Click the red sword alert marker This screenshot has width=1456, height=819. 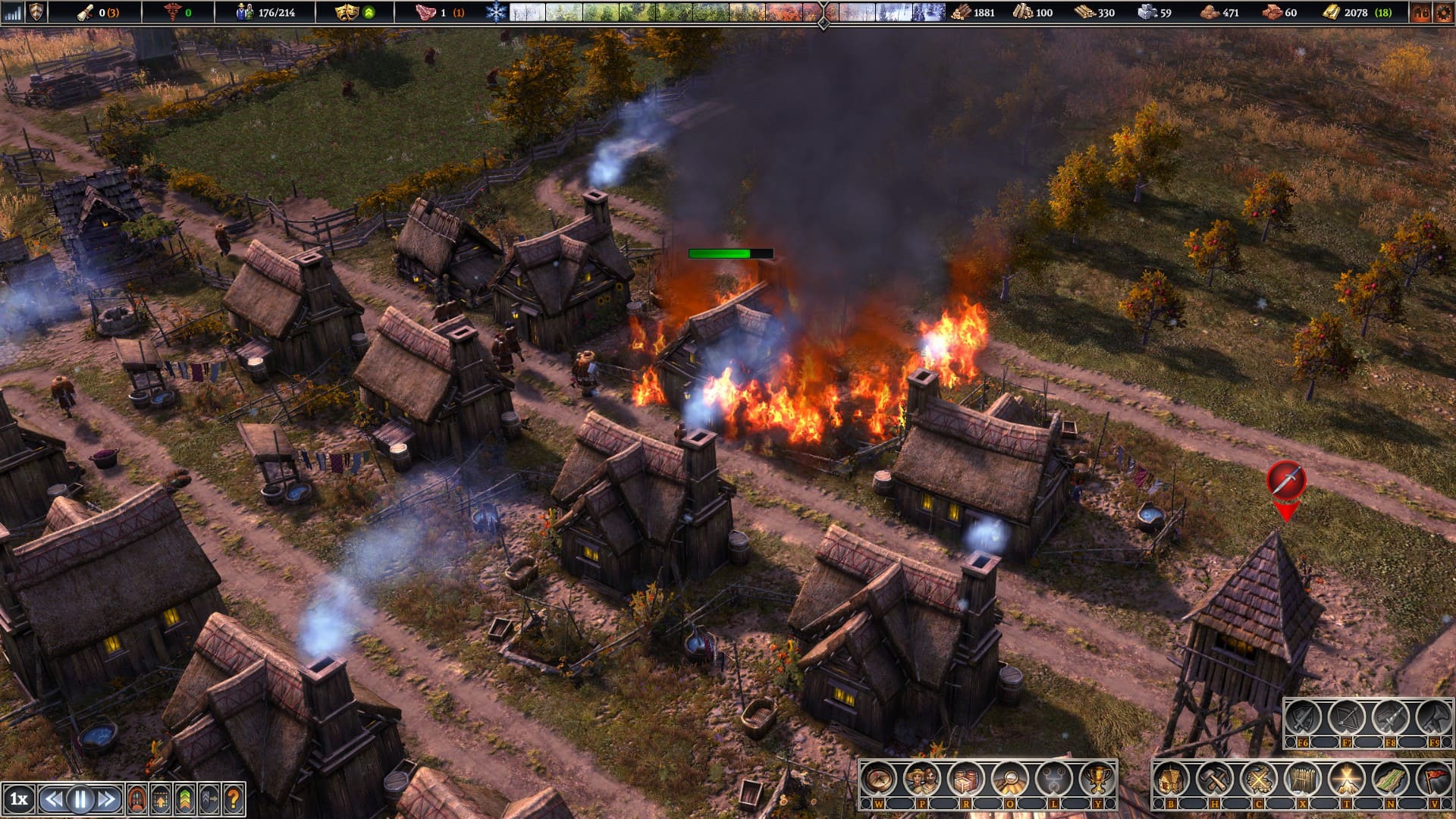(x=1285, y=480)
